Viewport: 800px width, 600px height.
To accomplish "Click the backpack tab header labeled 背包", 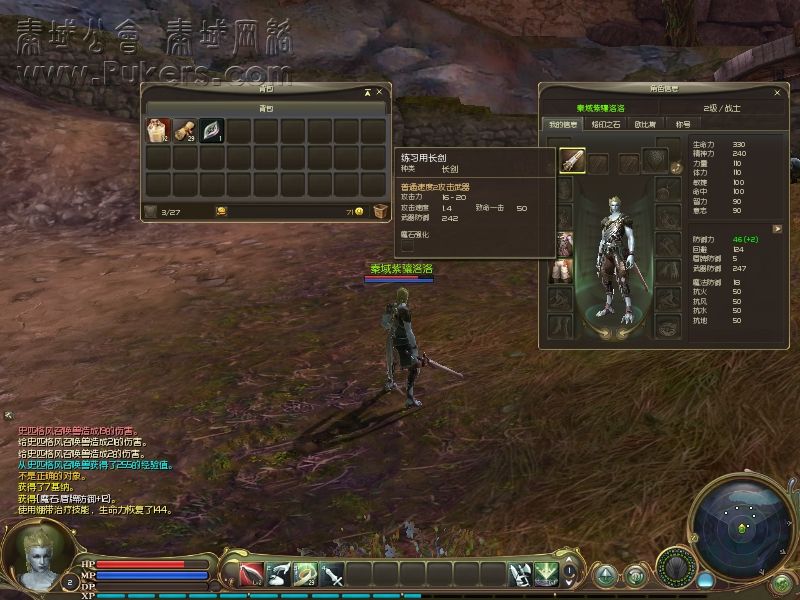I will point(265,108).
